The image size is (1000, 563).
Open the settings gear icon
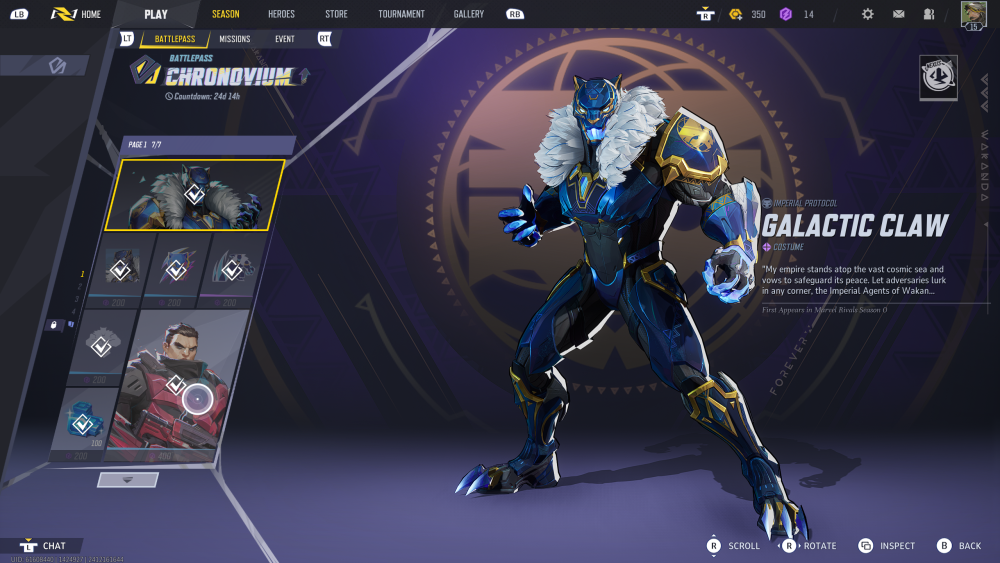pos(867,14)
